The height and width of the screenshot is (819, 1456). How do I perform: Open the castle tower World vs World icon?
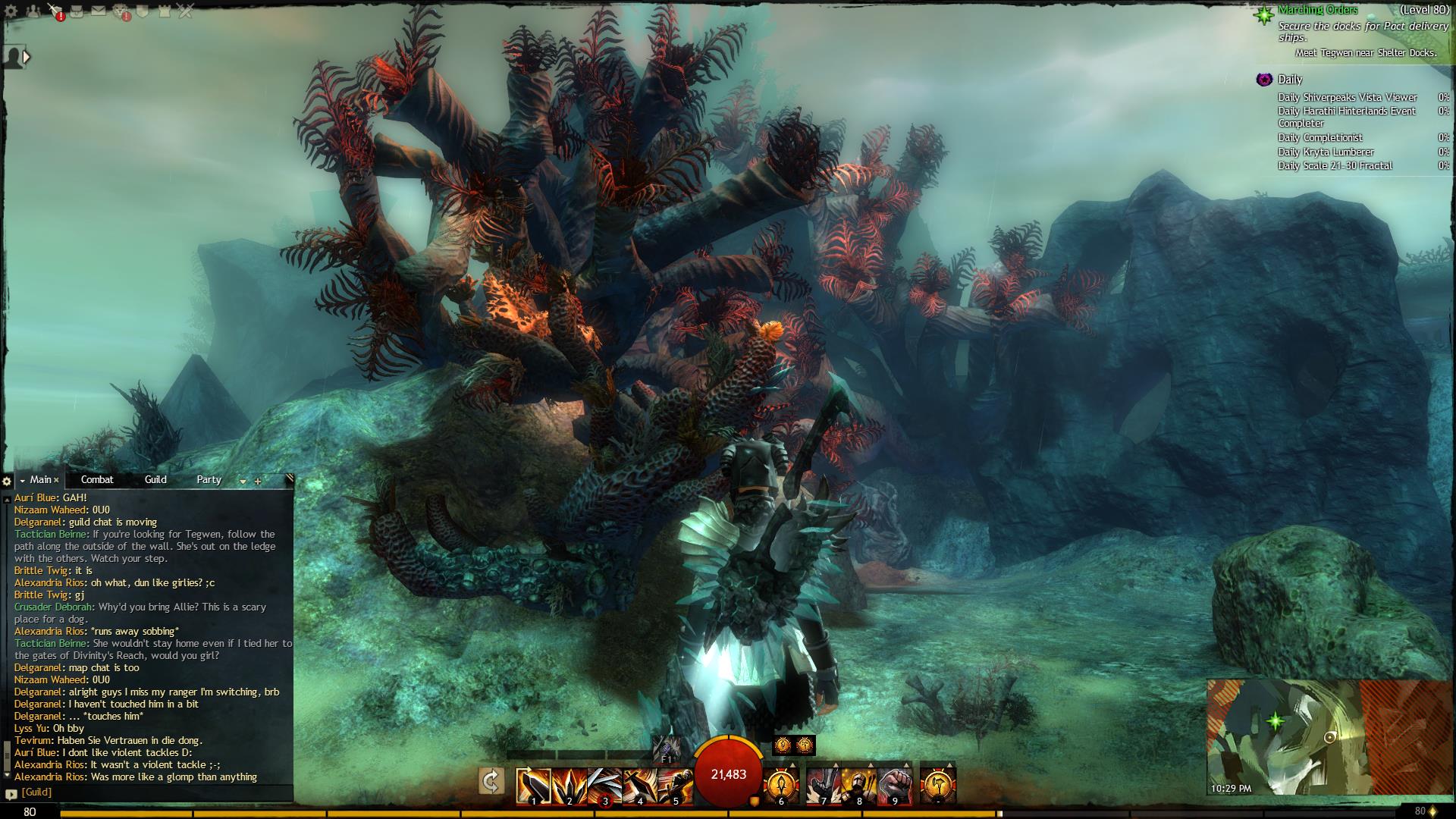pyautogui.click(x=165, y=11)
